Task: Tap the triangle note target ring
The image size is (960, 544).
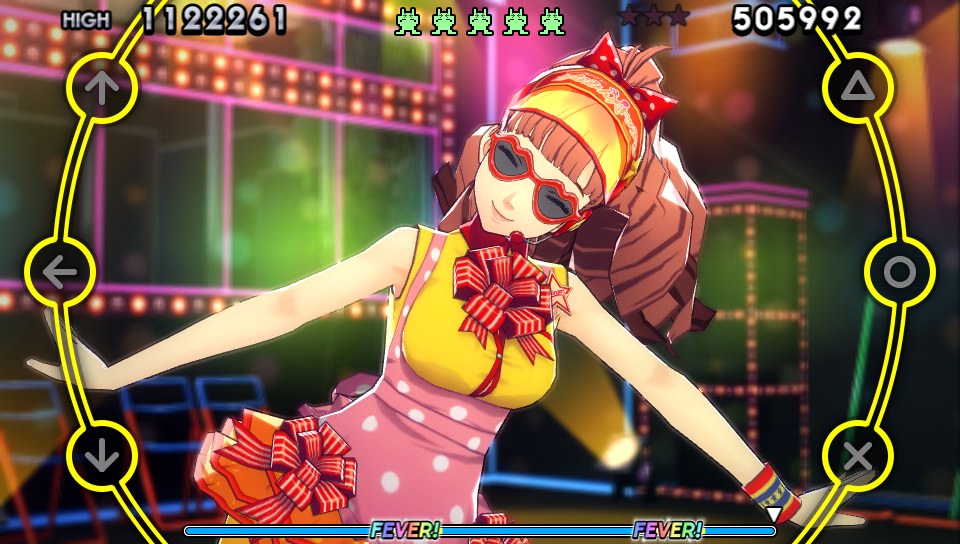Action: 857,88
